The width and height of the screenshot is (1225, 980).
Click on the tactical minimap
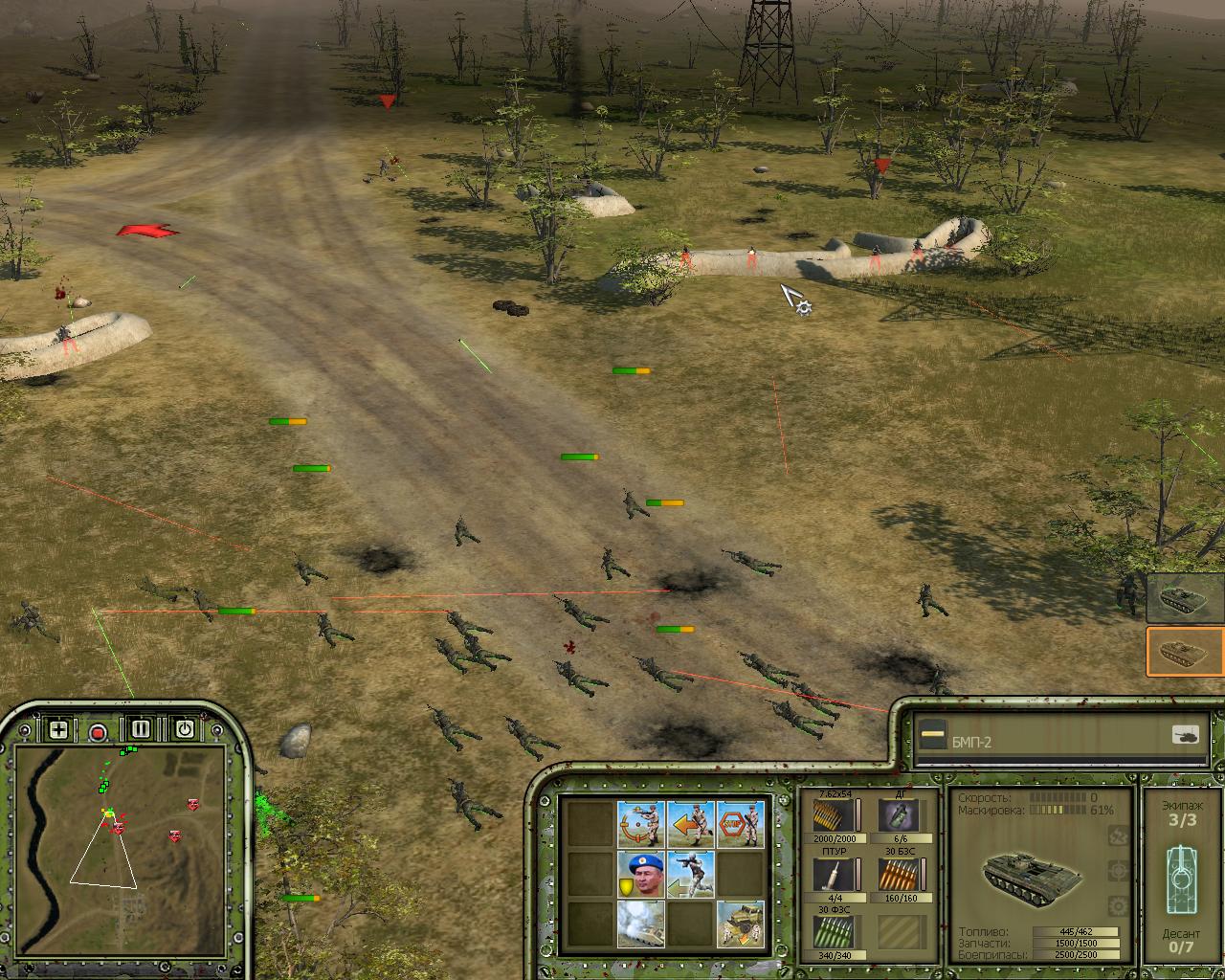pyautogui.click(x=121, y=832)
